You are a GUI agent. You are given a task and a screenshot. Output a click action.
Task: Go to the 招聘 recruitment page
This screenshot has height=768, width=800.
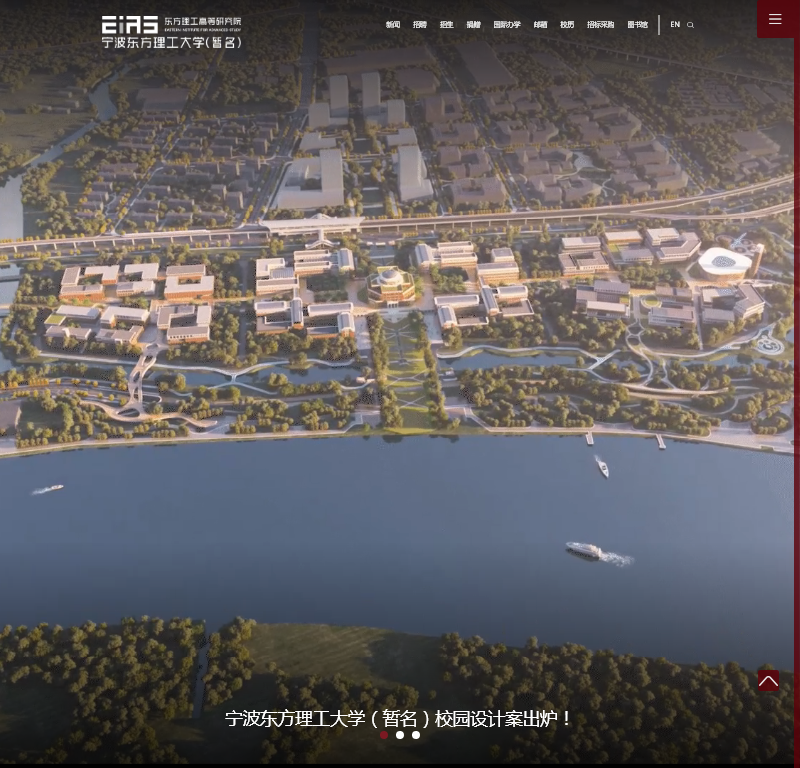pos(420,25)
